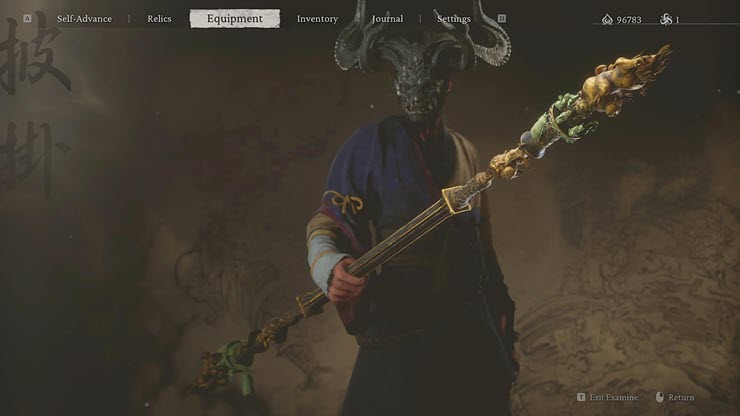Switch to the Relics tab
The width and height of the screenshot is (740, 416).
[x=159, y=19]
